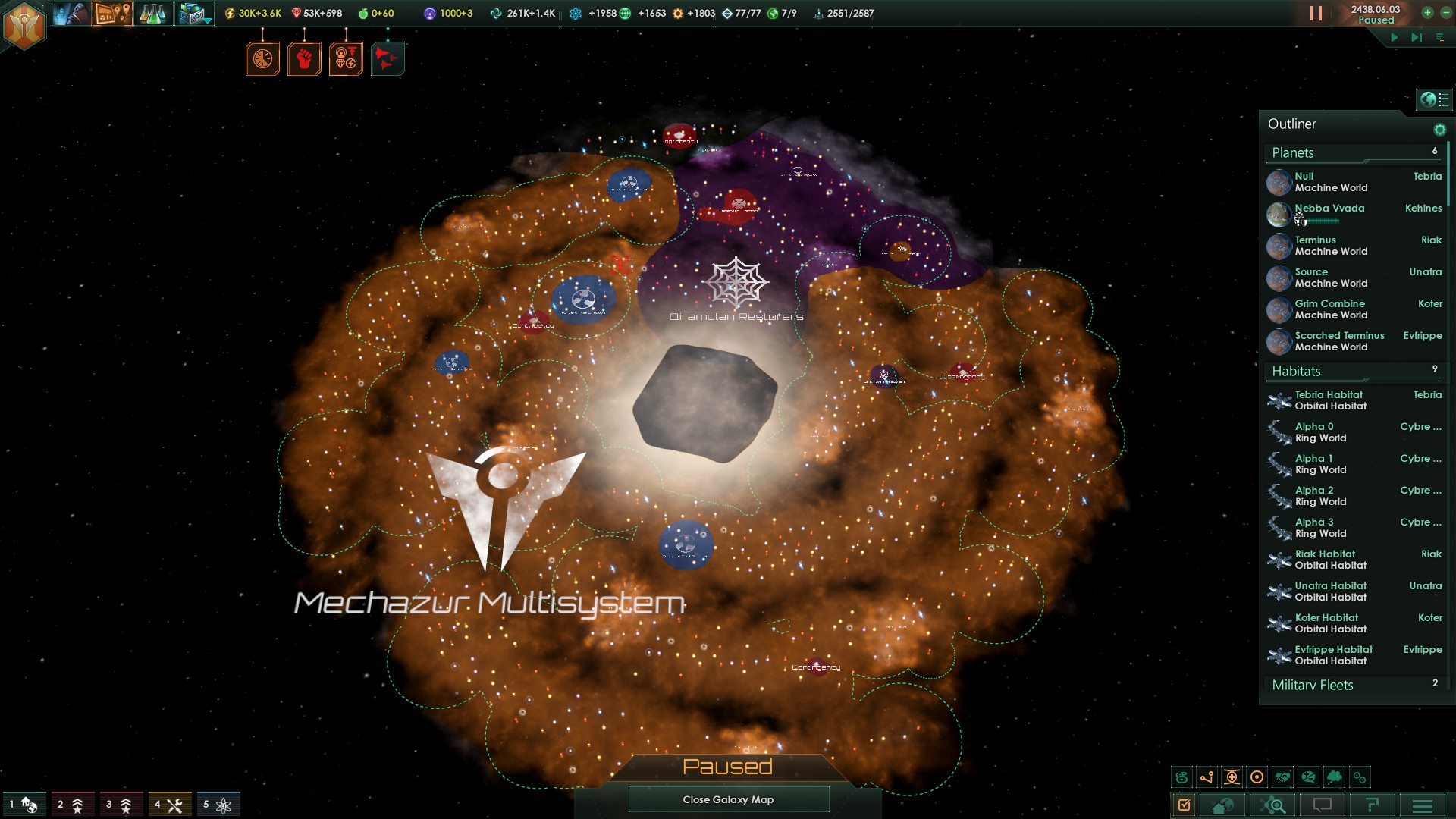Screen dimensions: 1456x819
Task: Close the galaxy map
Action: click(x=728, y=799)
